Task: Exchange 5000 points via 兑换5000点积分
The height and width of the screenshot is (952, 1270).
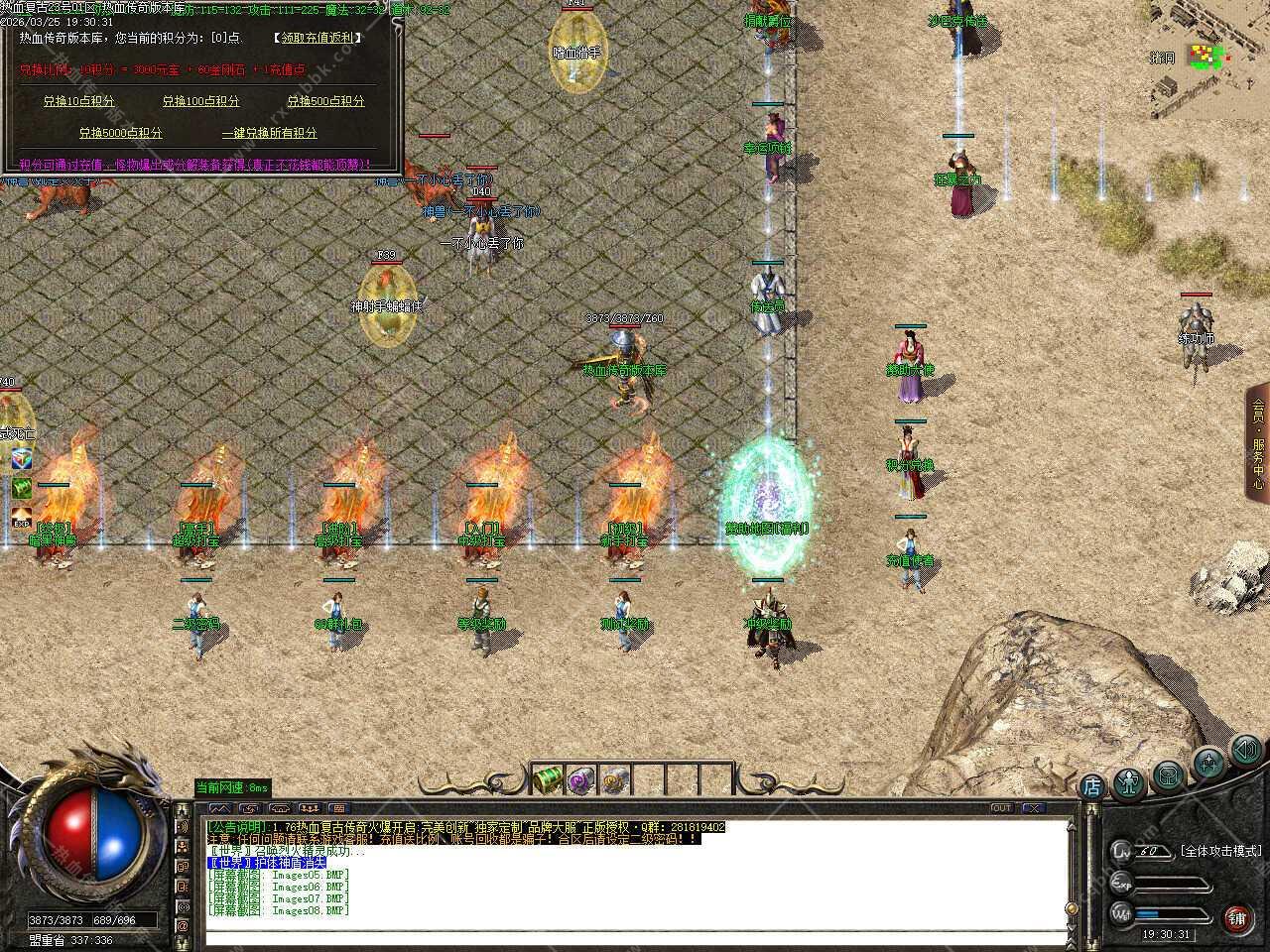Action: click(120, 133)
